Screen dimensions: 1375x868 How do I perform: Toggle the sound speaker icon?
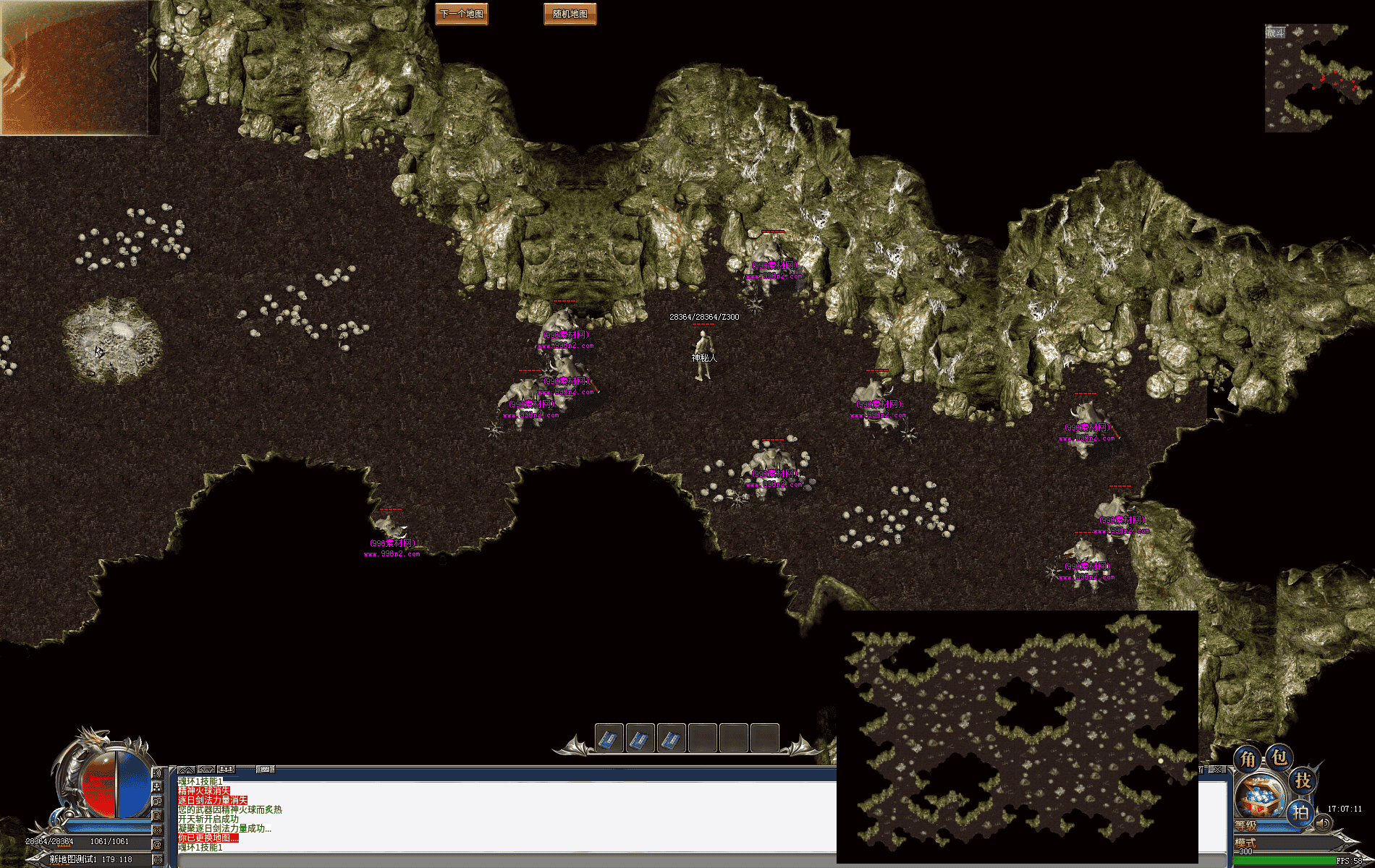(x=1324, y=823)
